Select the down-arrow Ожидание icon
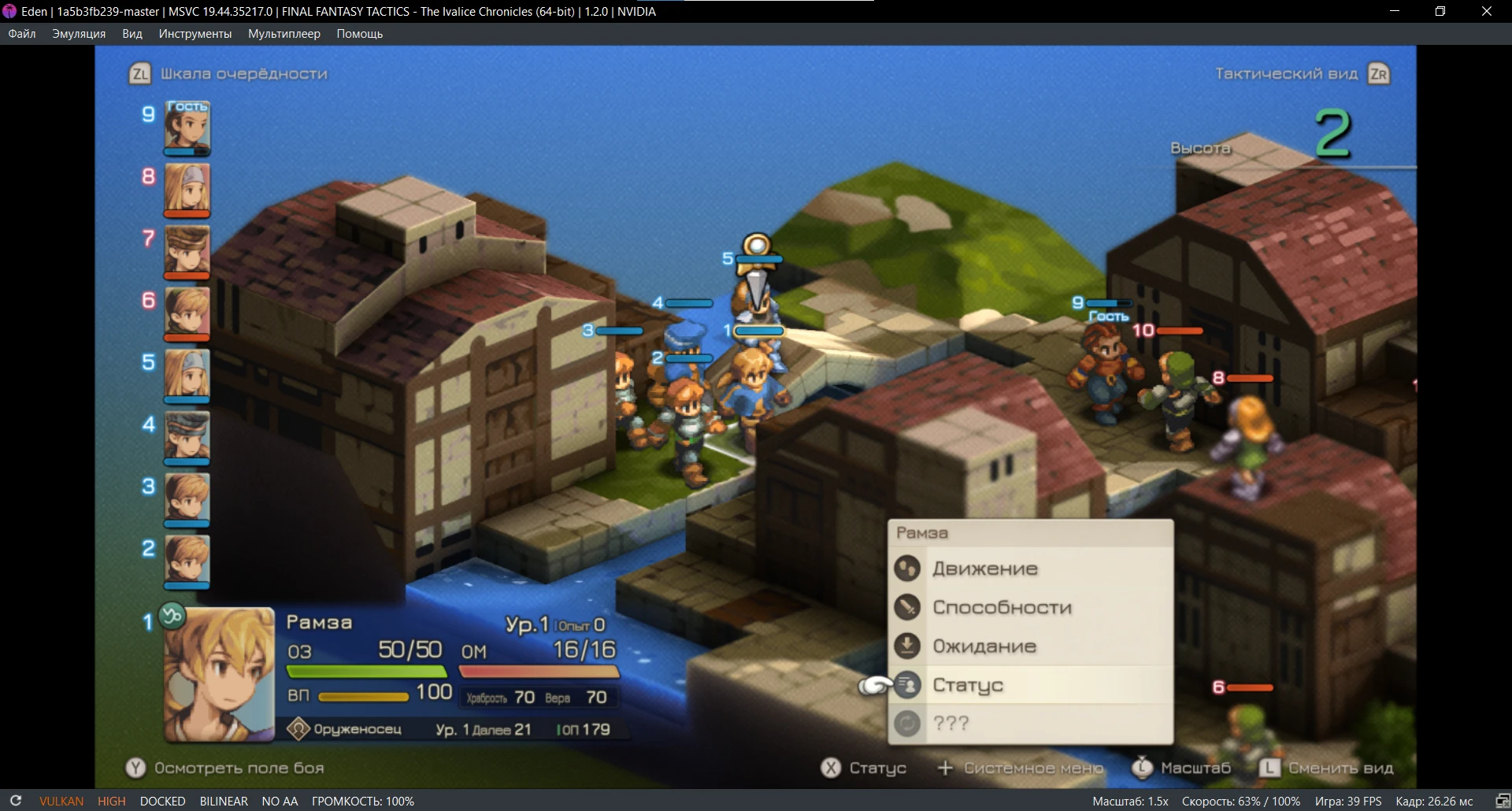 (x=909, y=646)
